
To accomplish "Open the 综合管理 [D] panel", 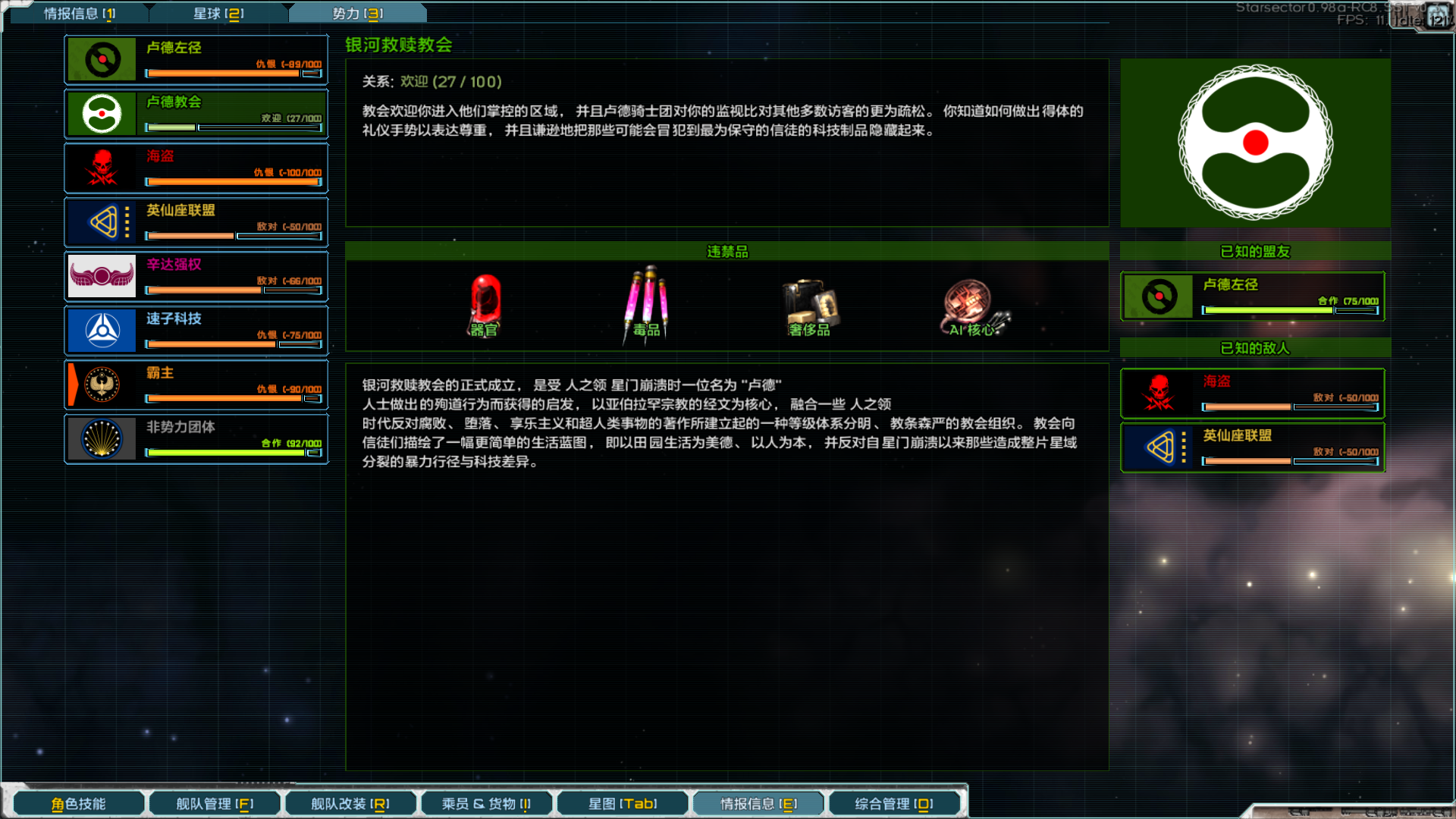I will click(x=894, y=802).
